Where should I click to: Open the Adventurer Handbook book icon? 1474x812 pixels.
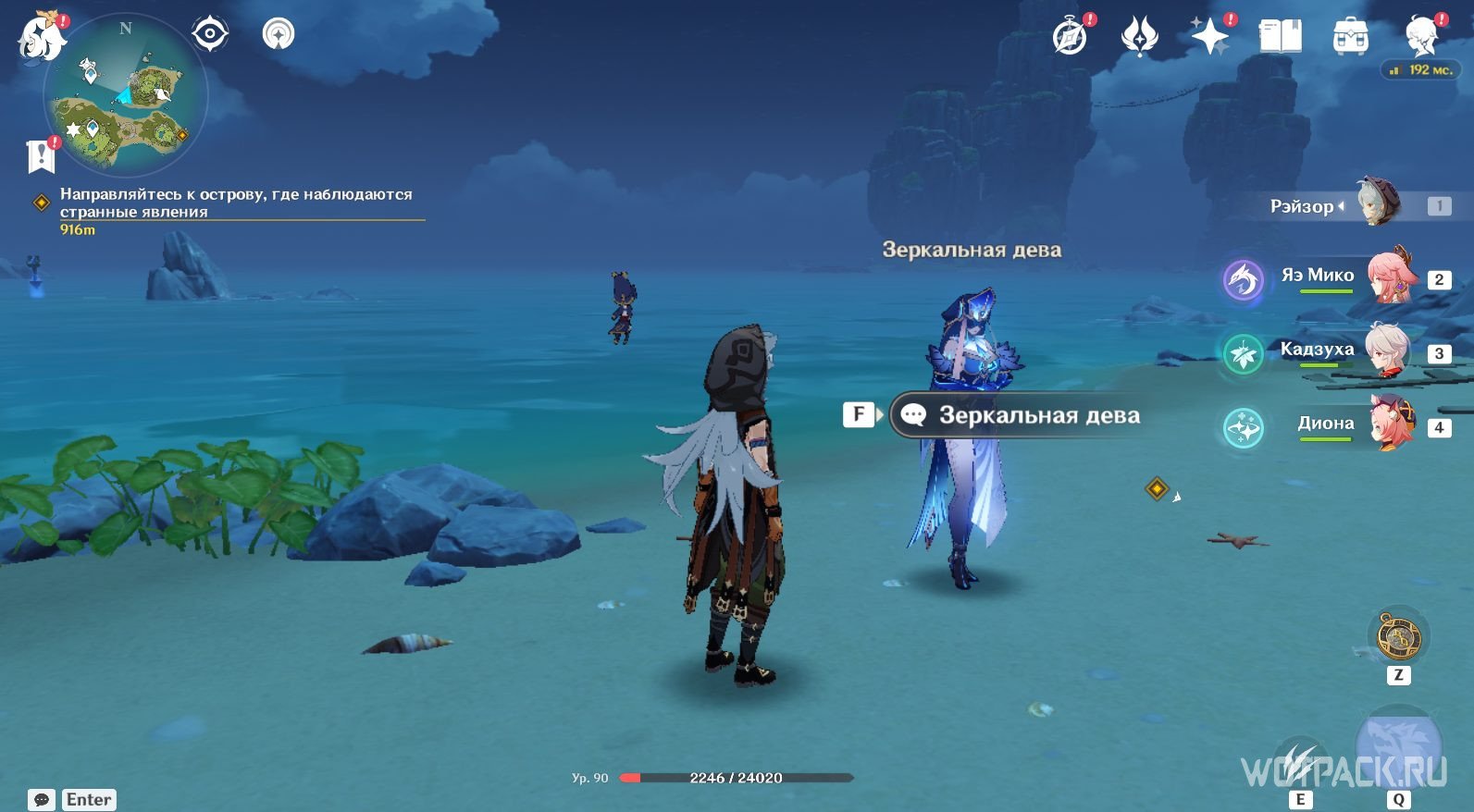click(1280, 37)
